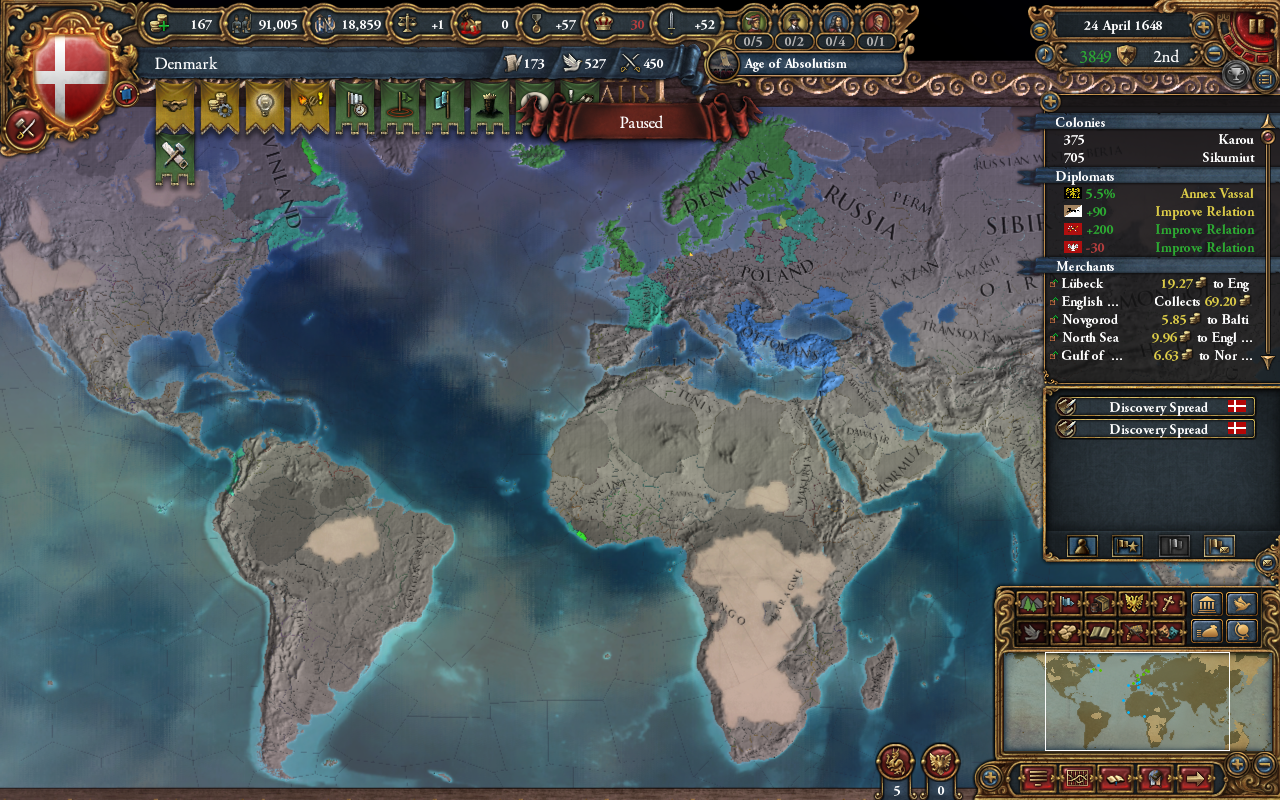
Task: Switch the outliner to the characters tab
Action: point(1082,545)
